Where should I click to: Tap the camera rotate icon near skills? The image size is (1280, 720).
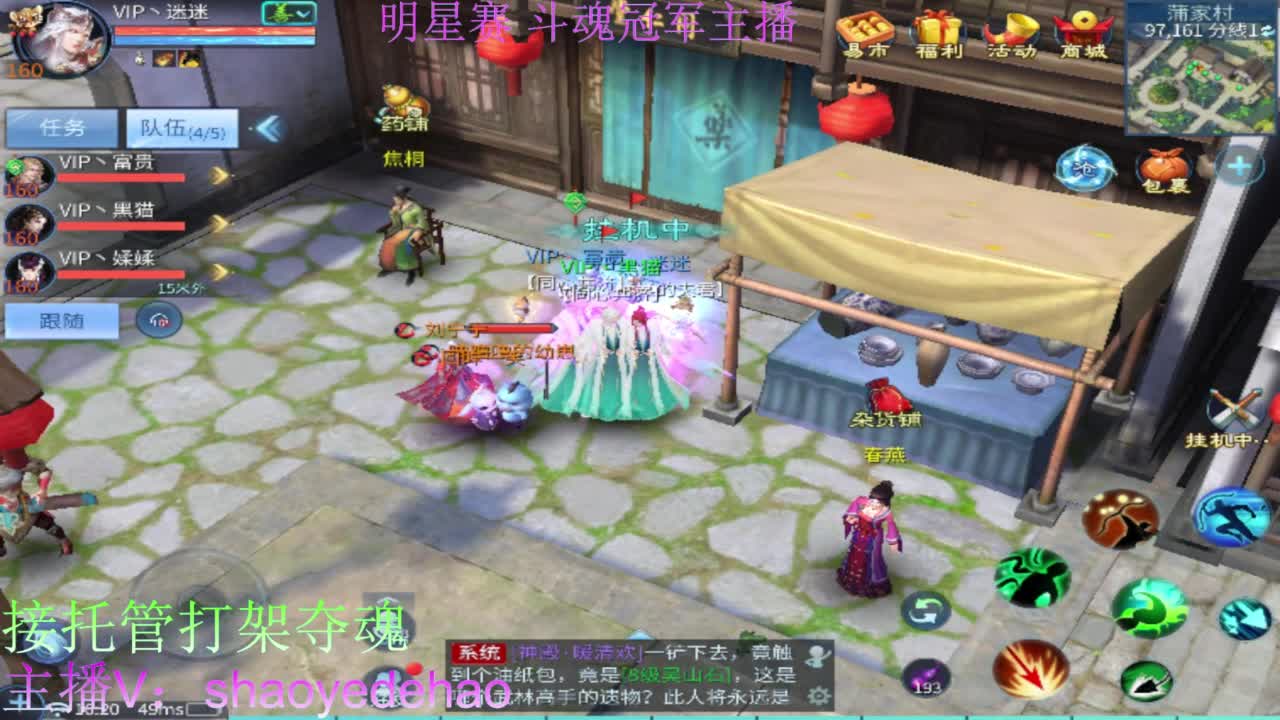925,612
